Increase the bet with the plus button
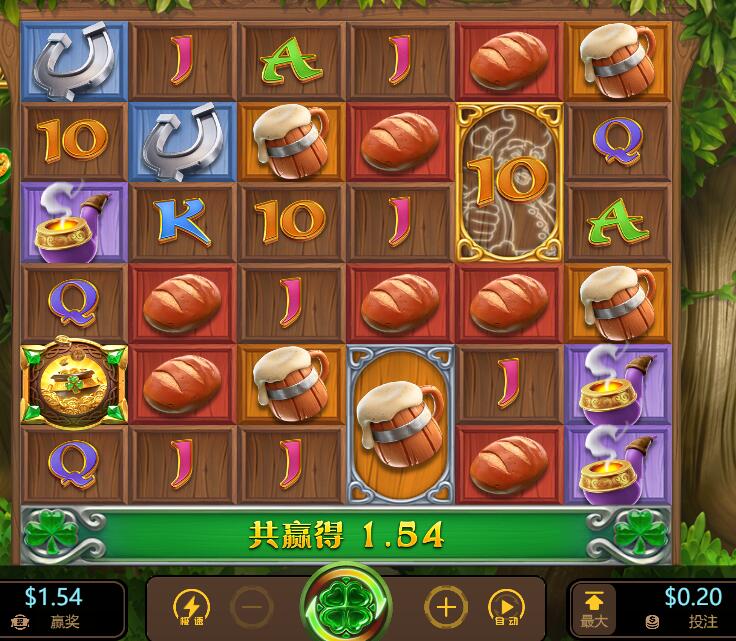Screen dimensions: 736x641 (x=445, y=606)
